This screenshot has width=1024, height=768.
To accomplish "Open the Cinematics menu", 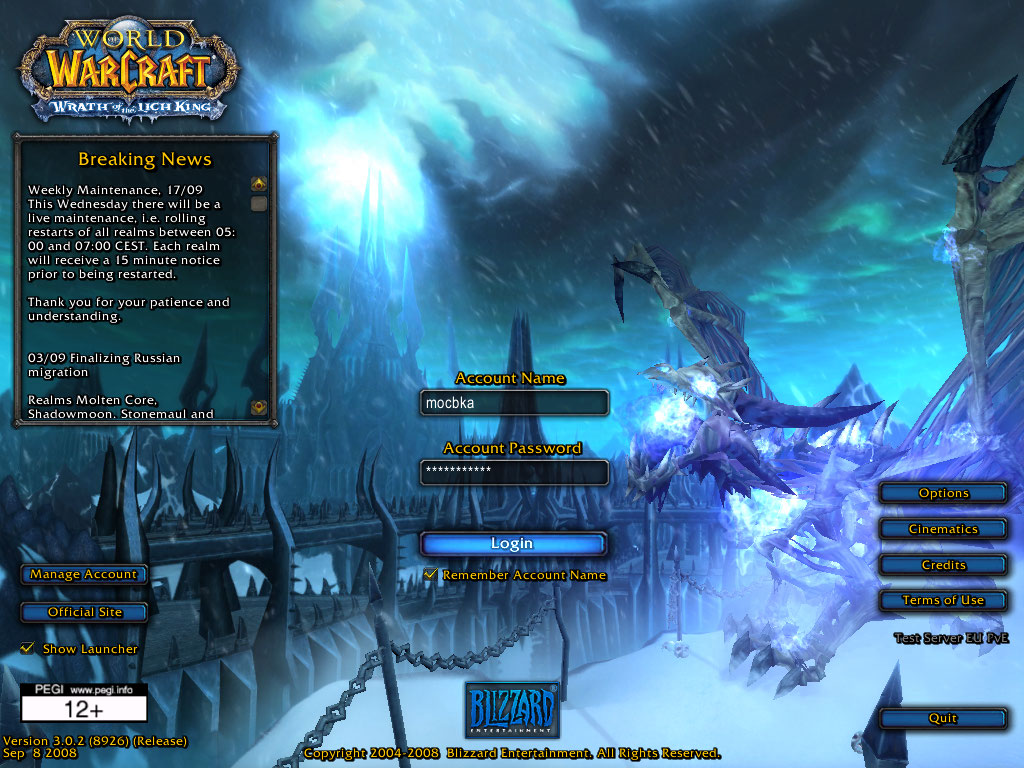I will (943, 529).
